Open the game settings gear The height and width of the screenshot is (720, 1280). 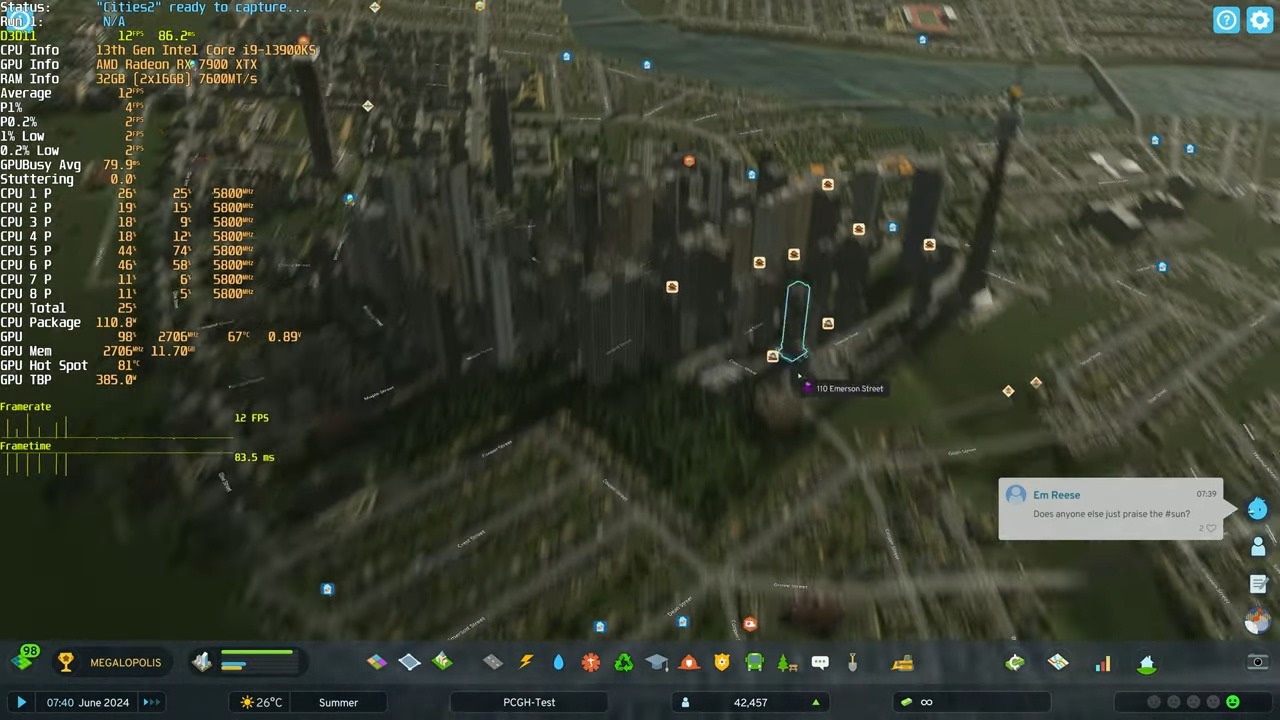[x=1260, y=20]
